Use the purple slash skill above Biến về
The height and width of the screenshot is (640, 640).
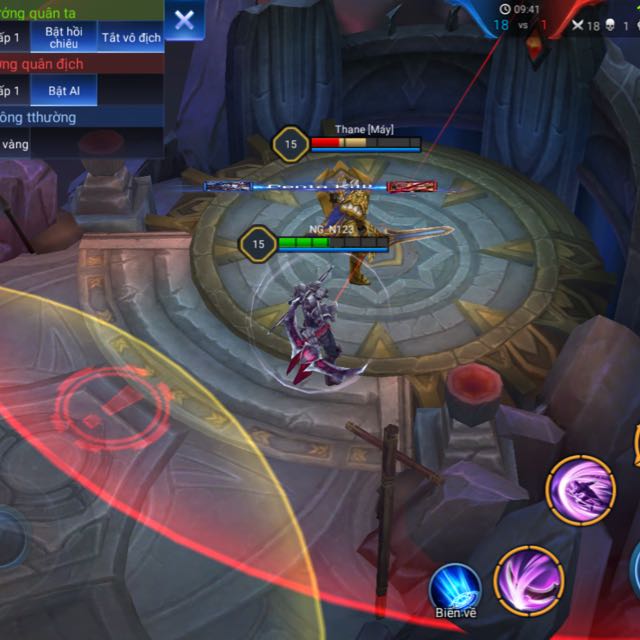[529, 580]
